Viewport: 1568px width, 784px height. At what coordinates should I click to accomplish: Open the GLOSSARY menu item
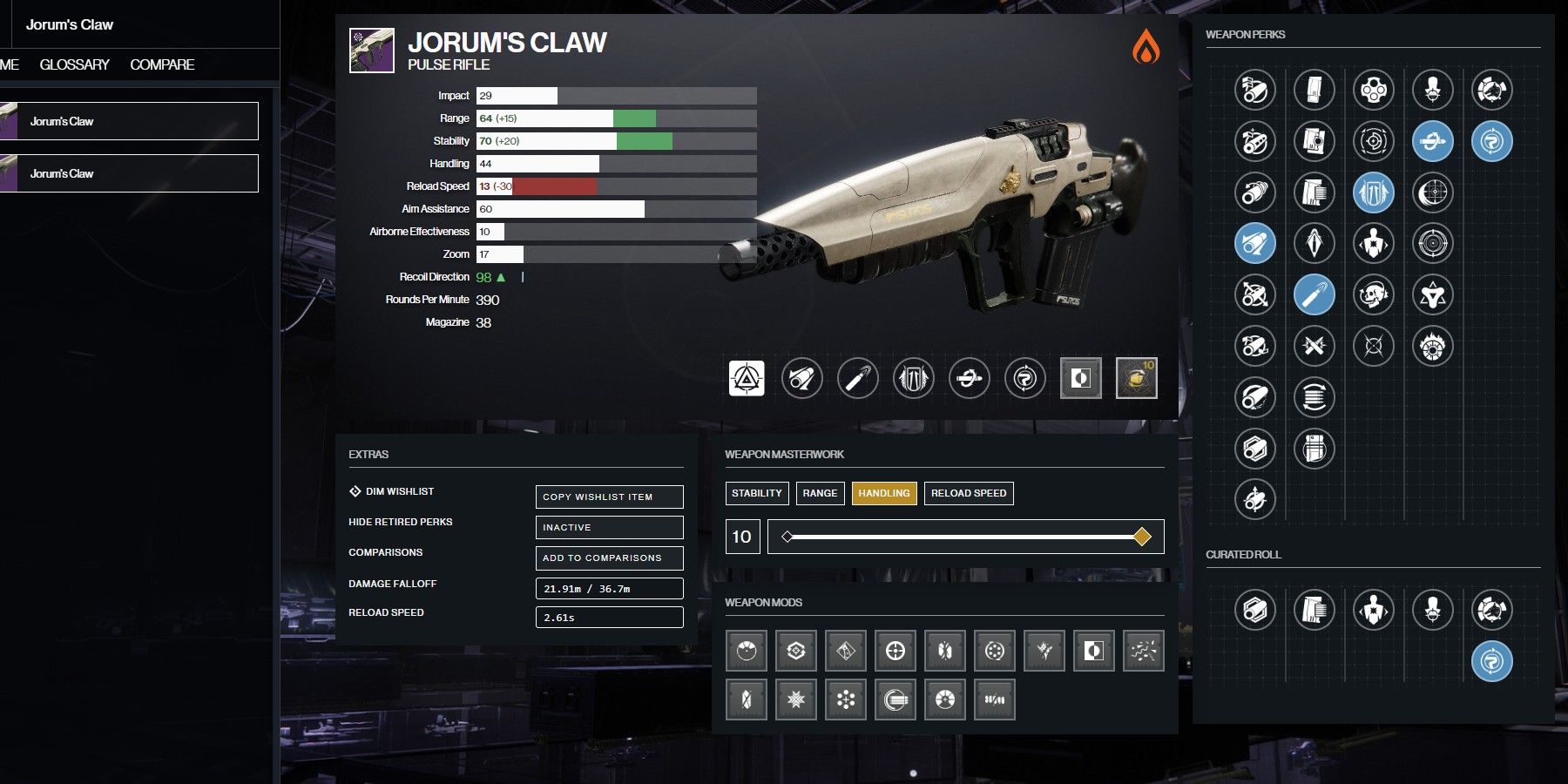coord(74,64)
